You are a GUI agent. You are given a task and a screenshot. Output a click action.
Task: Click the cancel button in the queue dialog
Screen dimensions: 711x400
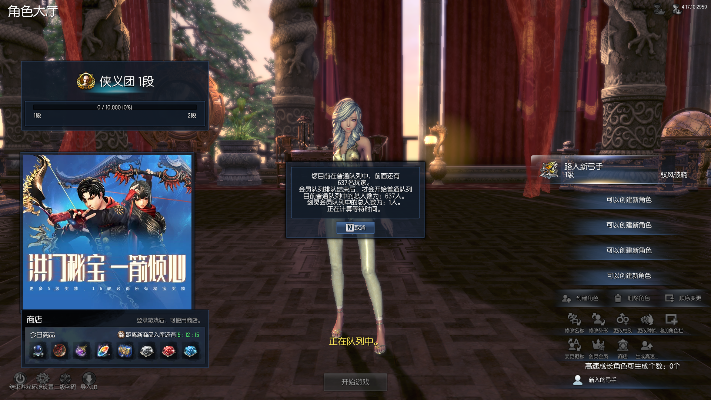click(355, 227)
